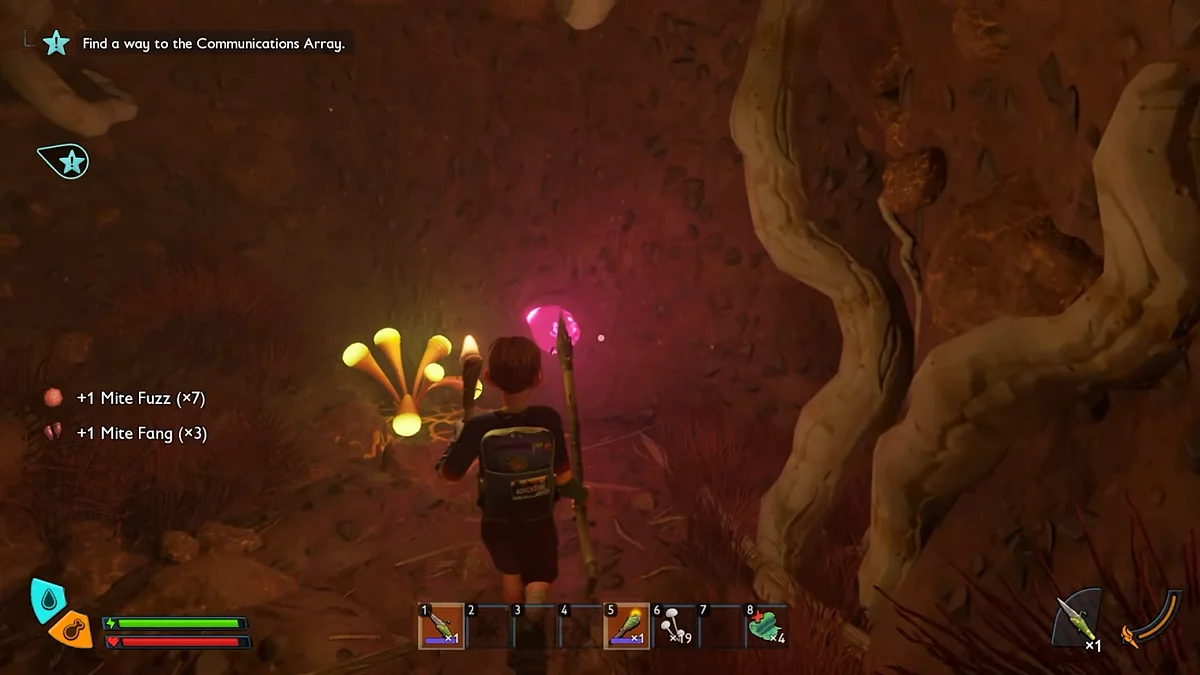The height and width of the screenshot is (675, 1200).
Task: Click the Communications Array quest objective
Action: (x=213, y=44)
